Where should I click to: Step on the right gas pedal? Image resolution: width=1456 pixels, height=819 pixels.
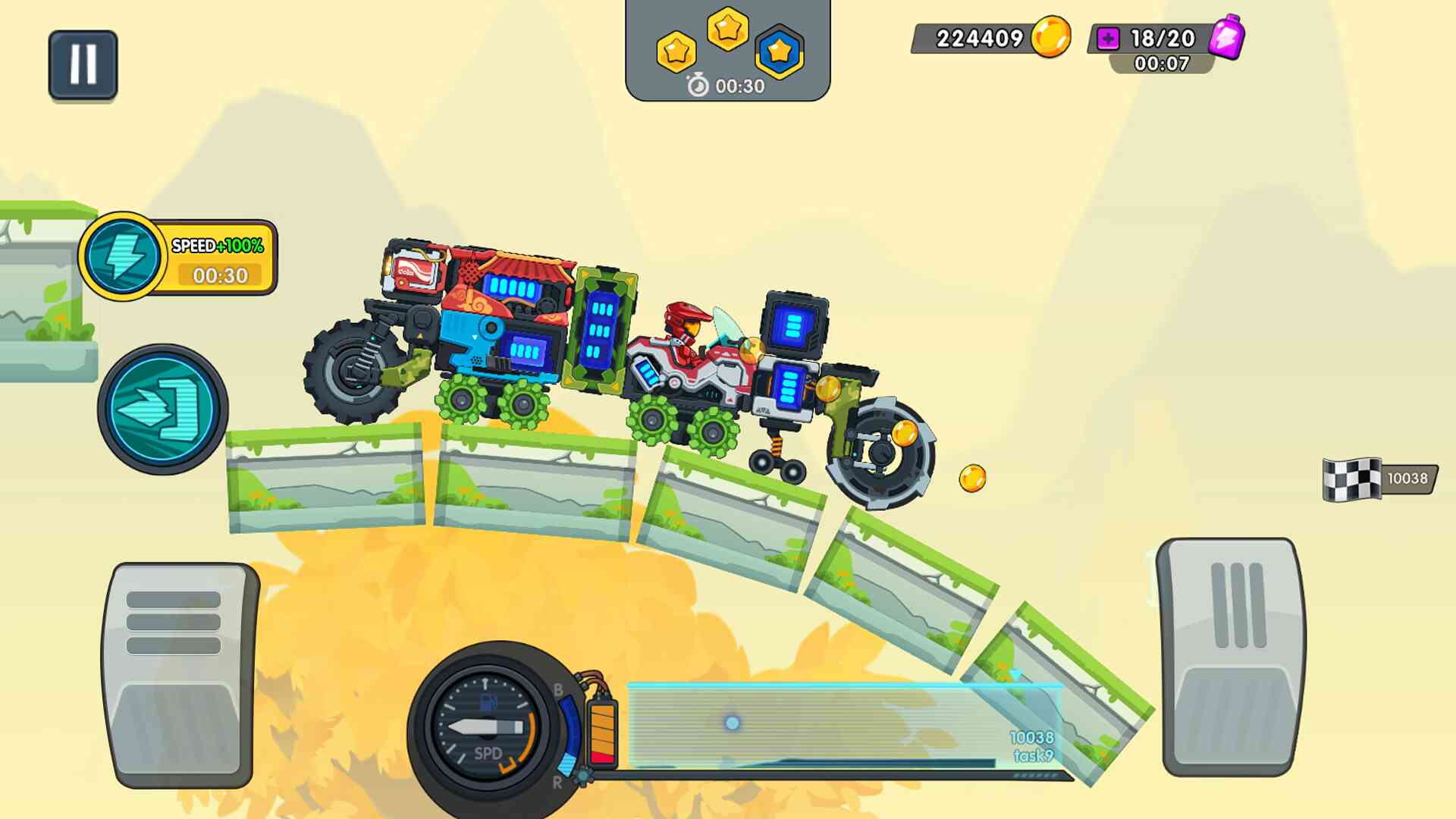(1234, 657)
